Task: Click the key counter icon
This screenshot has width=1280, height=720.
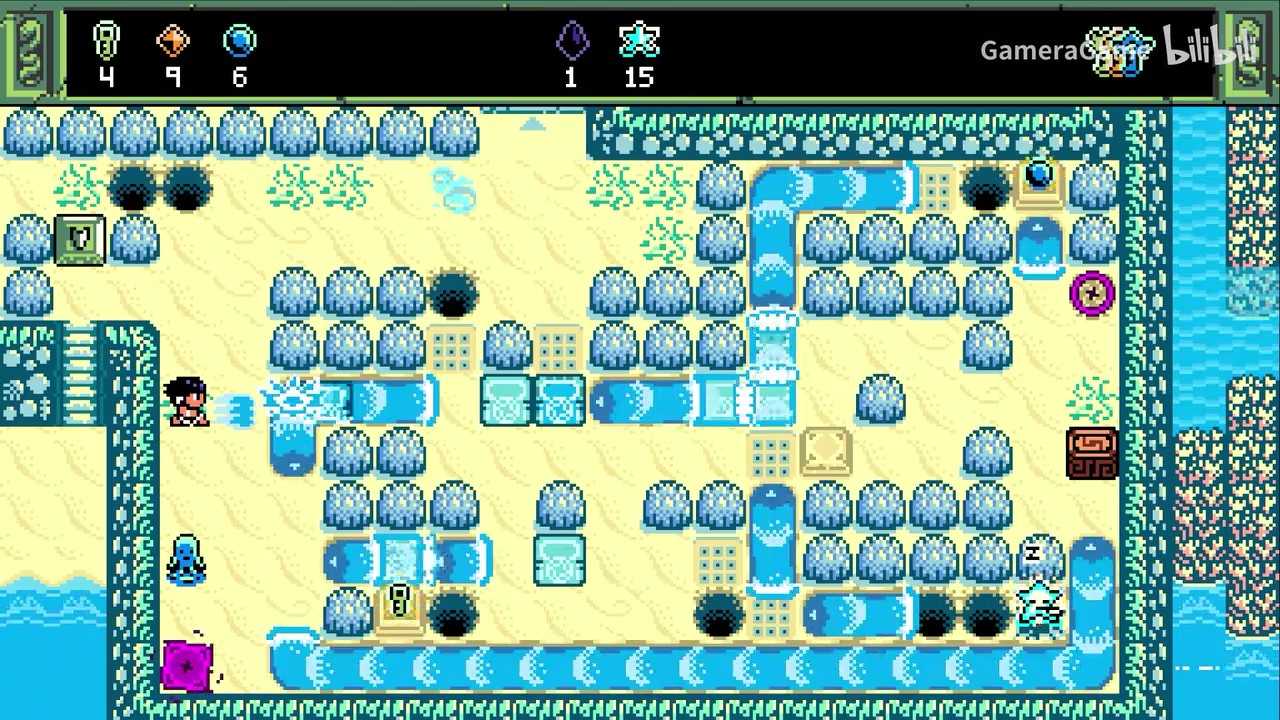Action: pyautogui.click(x=106, y=41)
